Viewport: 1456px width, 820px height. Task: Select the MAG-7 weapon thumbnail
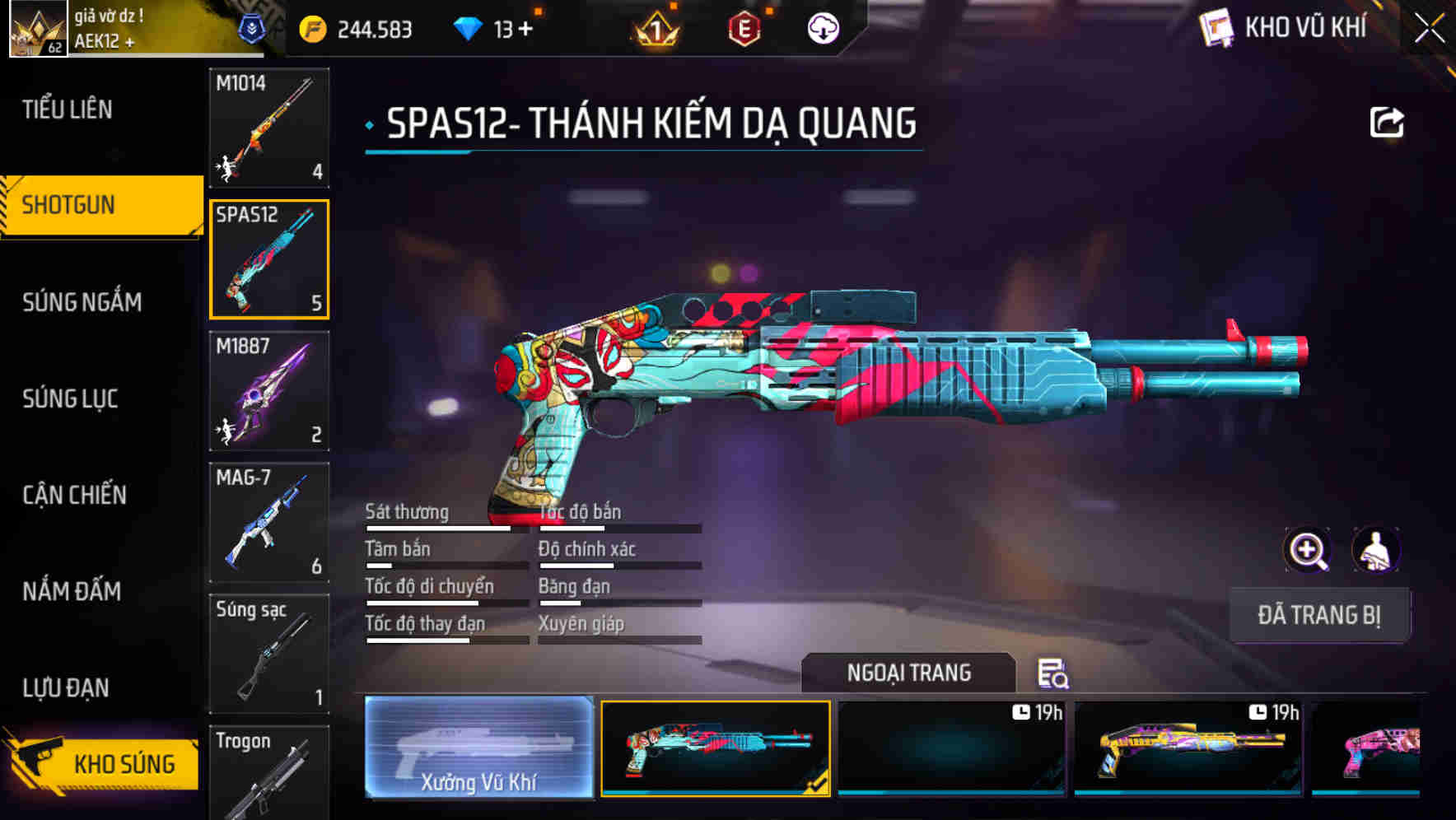pos(269,520)
